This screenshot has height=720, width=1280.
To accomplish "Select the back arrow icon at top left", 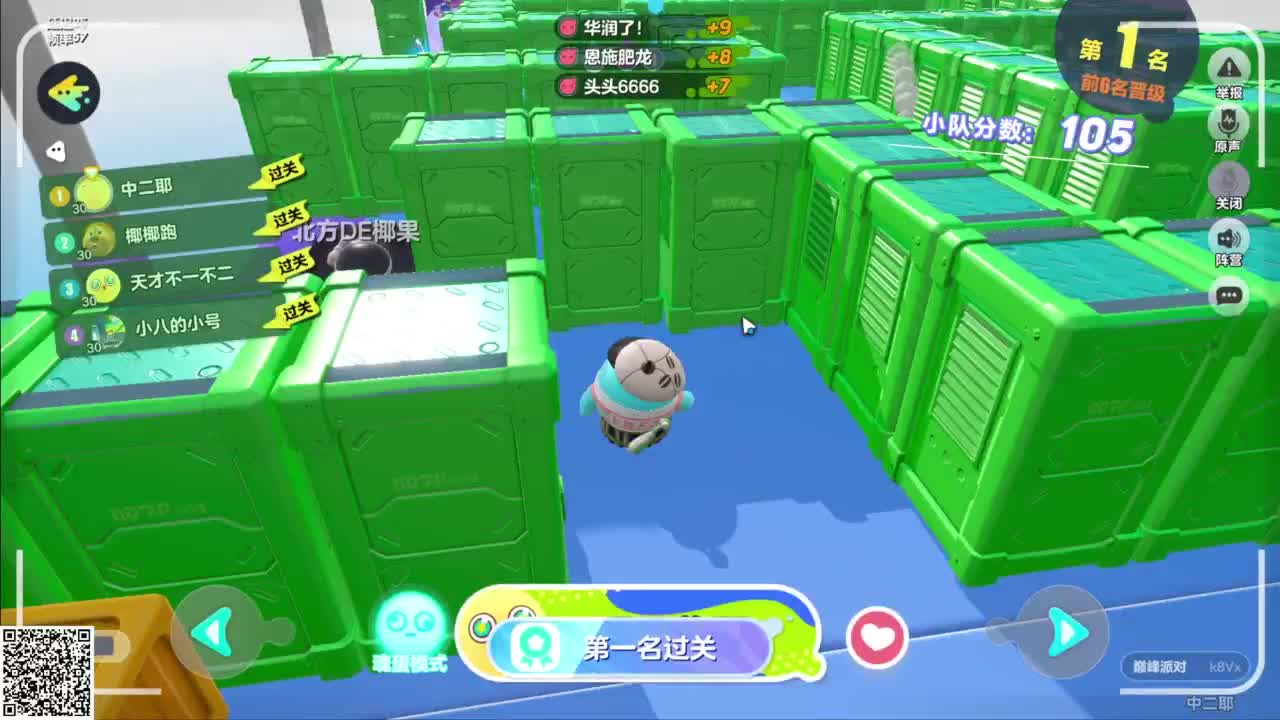I will (x=70, y=90).
